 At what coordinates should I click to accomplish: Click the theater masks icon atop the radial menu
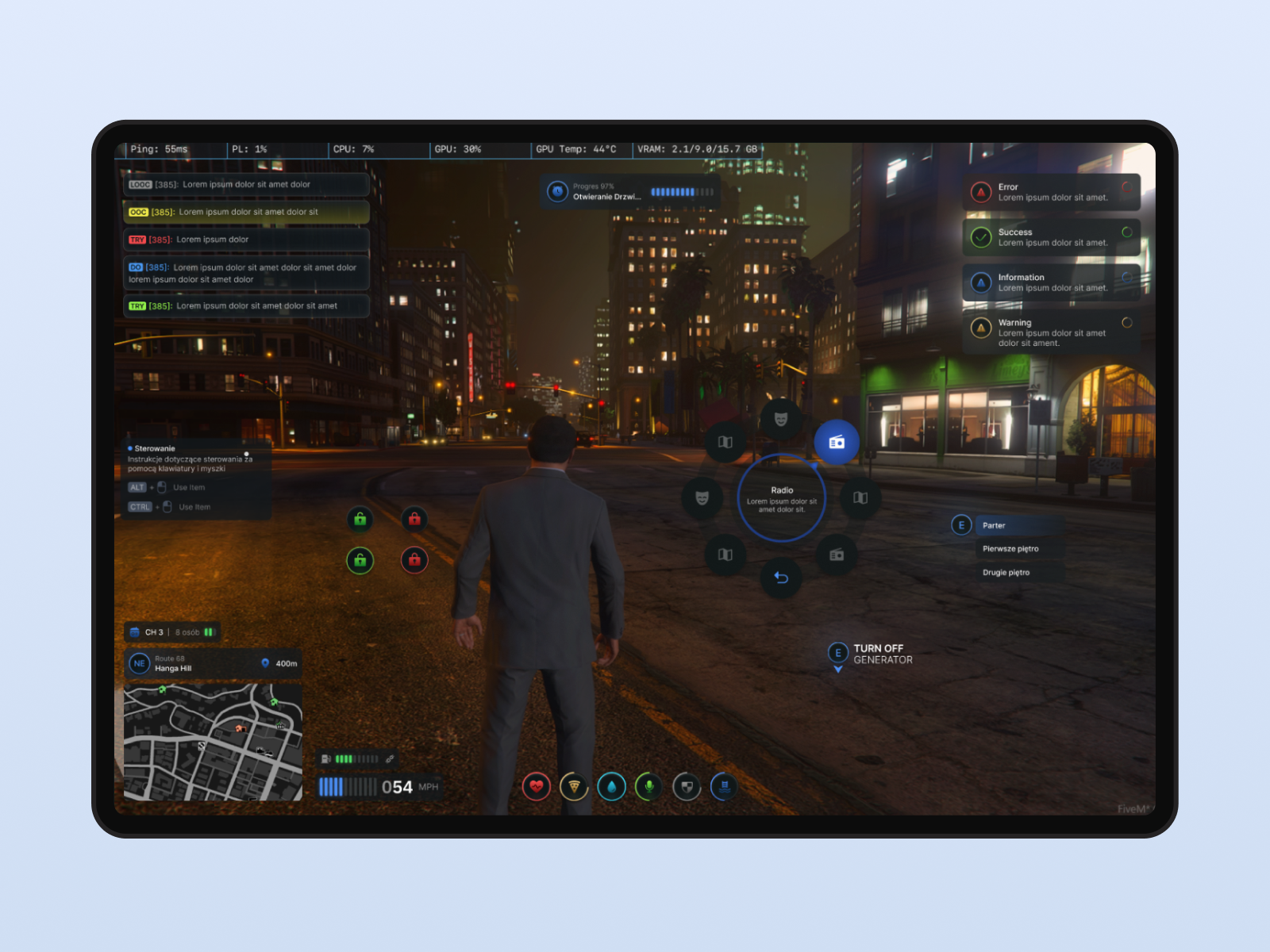point(780,419)
